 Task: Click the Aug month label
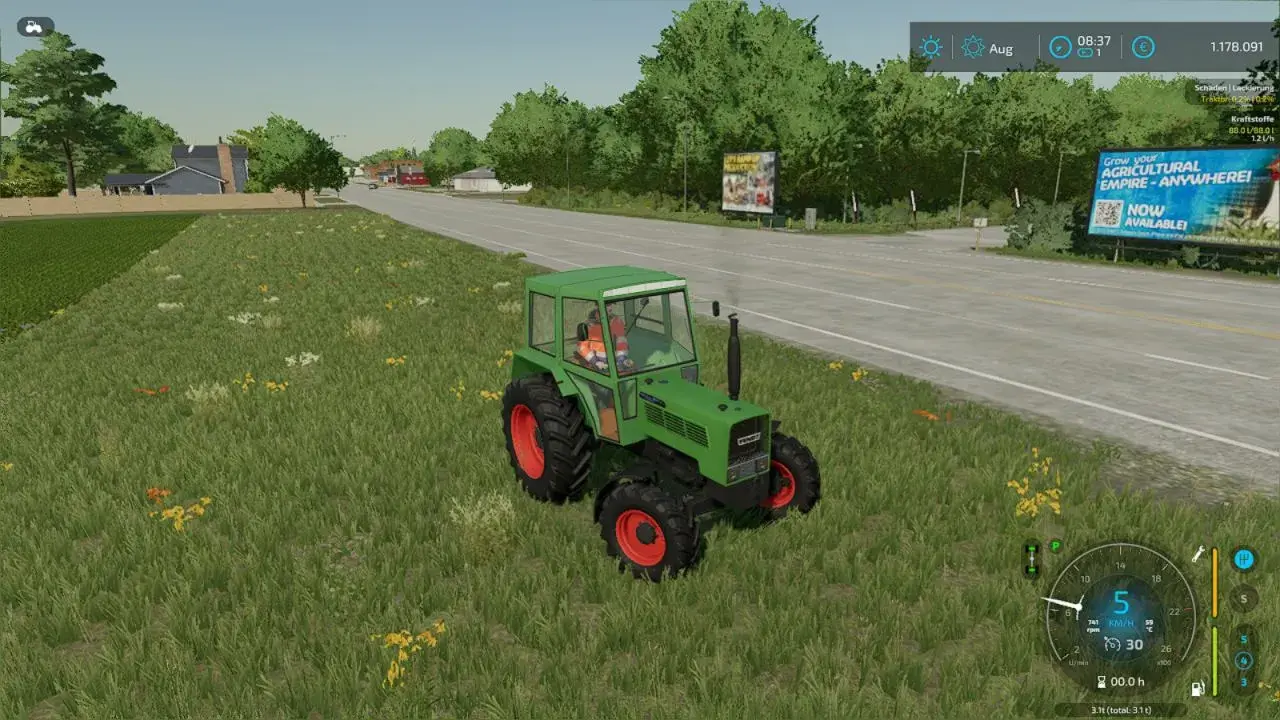(1002, 49)
